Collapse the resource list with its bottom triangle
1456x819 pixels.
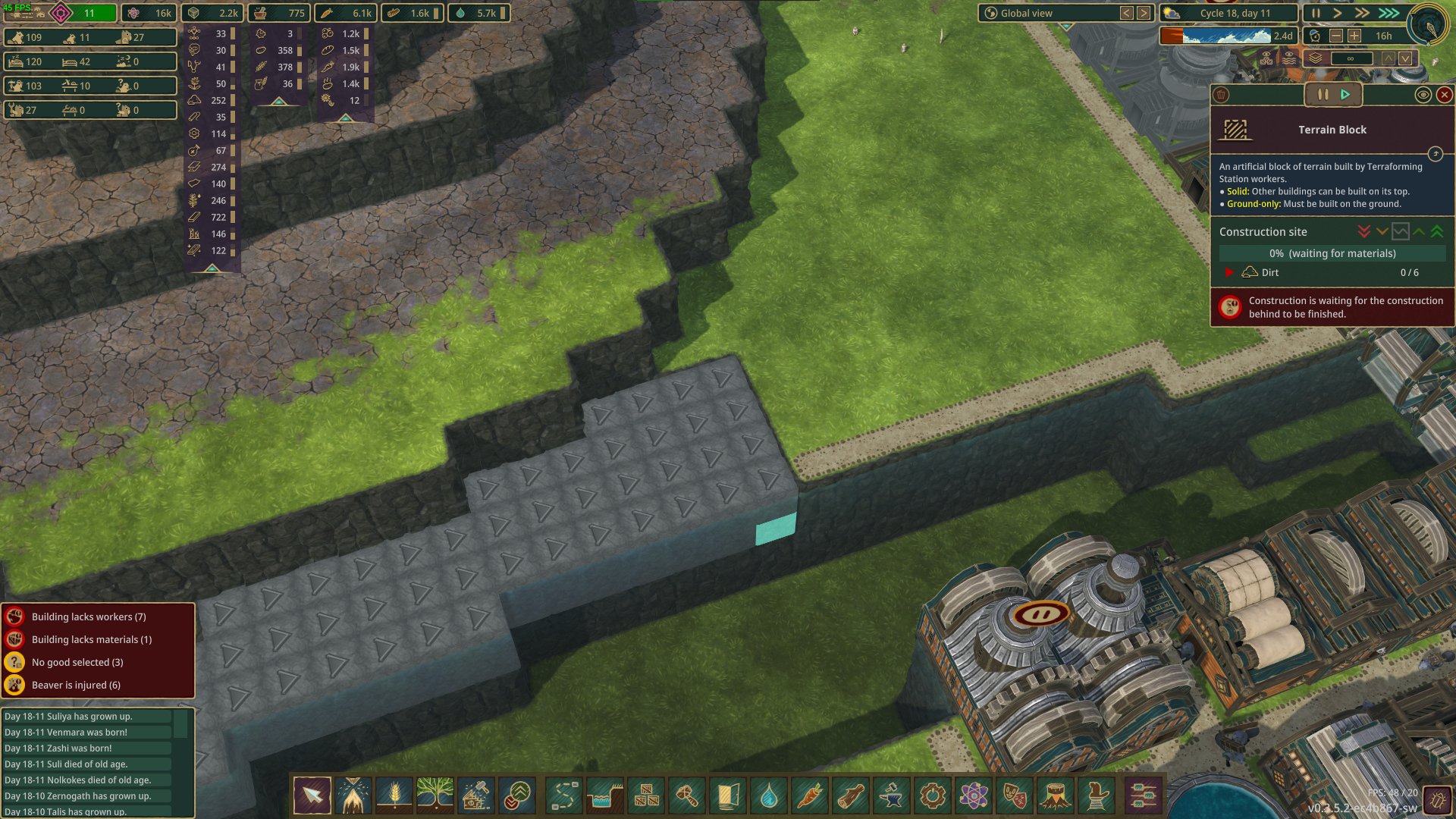click(x=212, y=268)
